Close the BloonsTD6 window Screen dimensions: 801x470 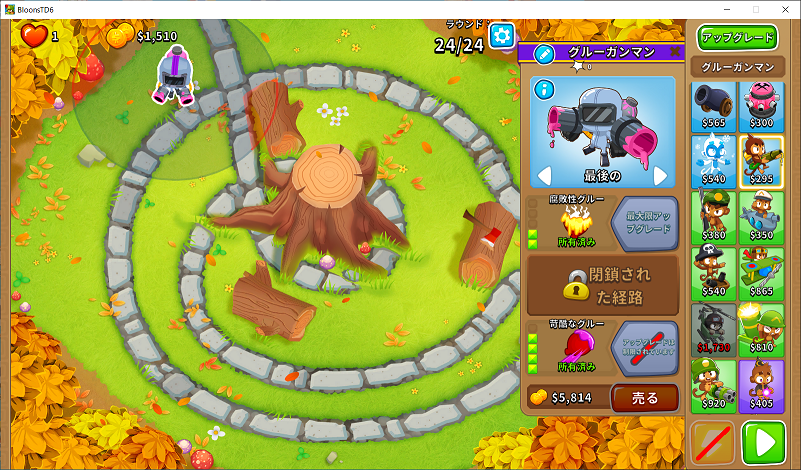pyautogui.click(x=783, y=9)
